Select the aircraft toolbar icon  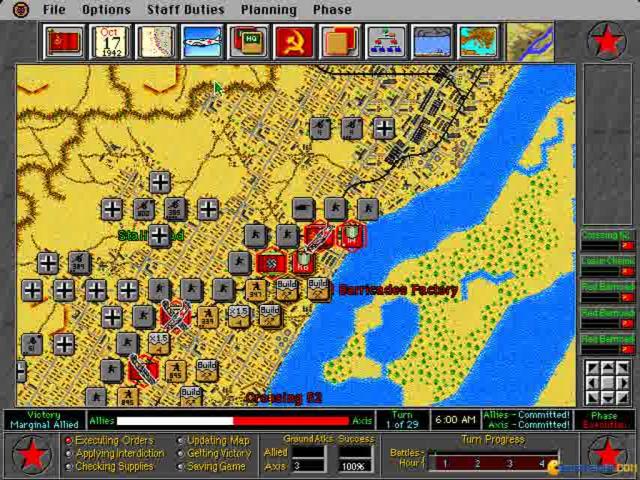(201, 42)
